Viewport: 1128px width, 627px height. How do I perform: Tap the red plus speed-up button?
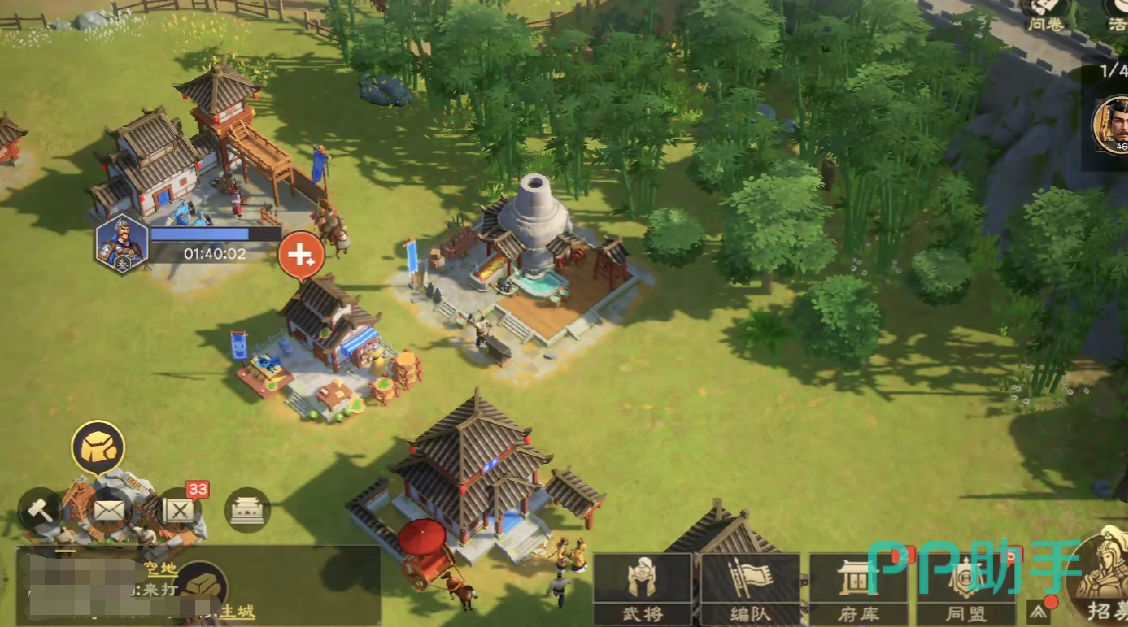point(299,255)
